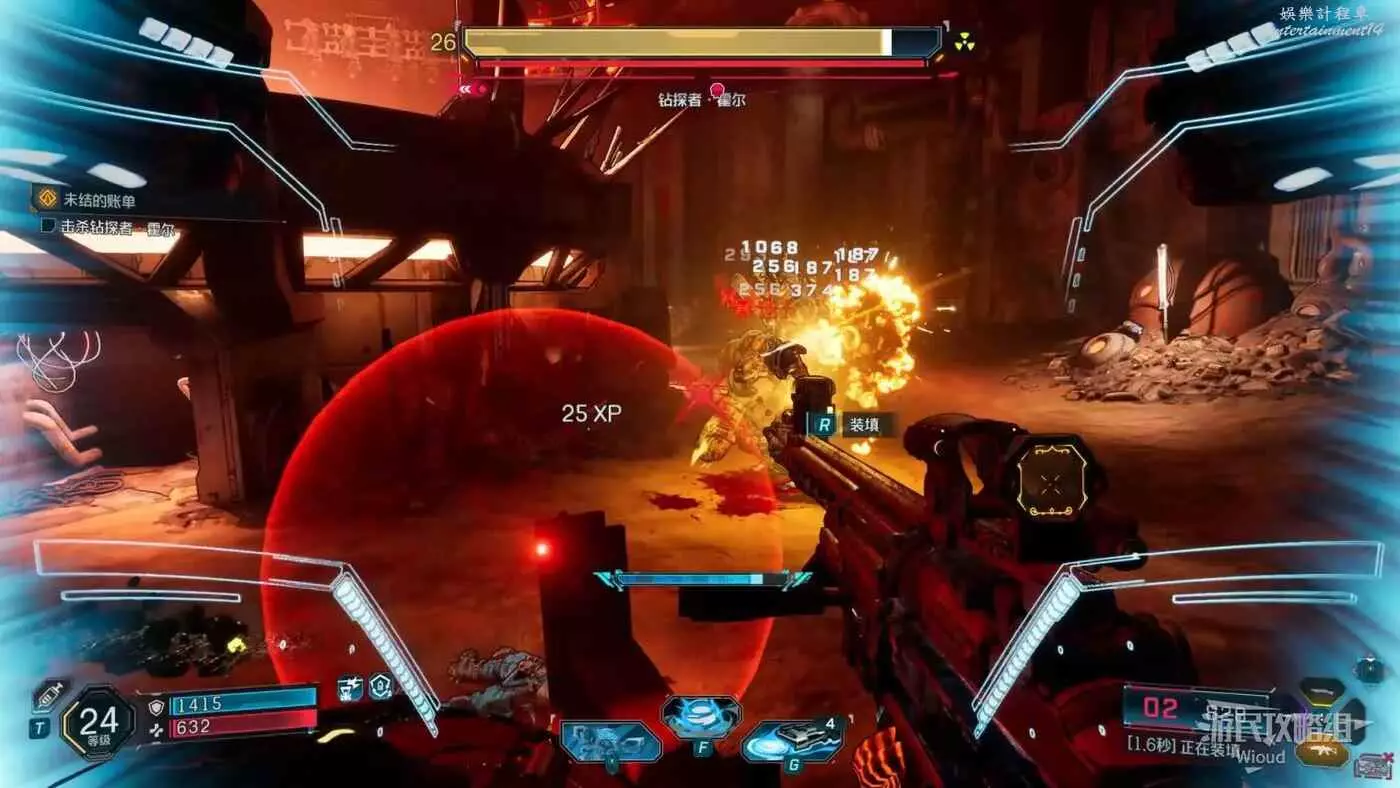Viewport: 1400px width, 788px height.
Task: Open the level 24 character badge
Action: coord(97,723)
